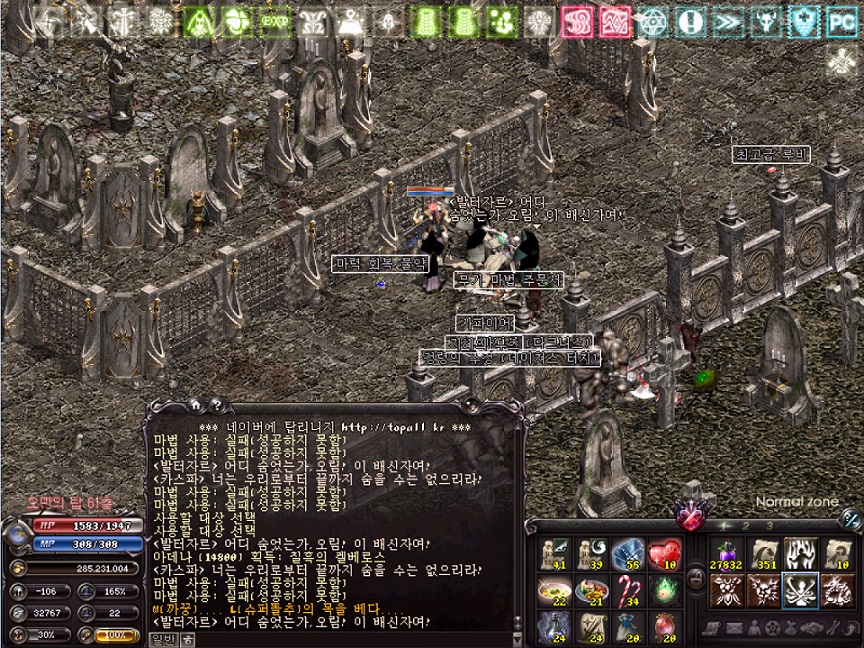Click the double arrow icon in top bar
This screenshot has height=648, width=864.
pos(728,20)
